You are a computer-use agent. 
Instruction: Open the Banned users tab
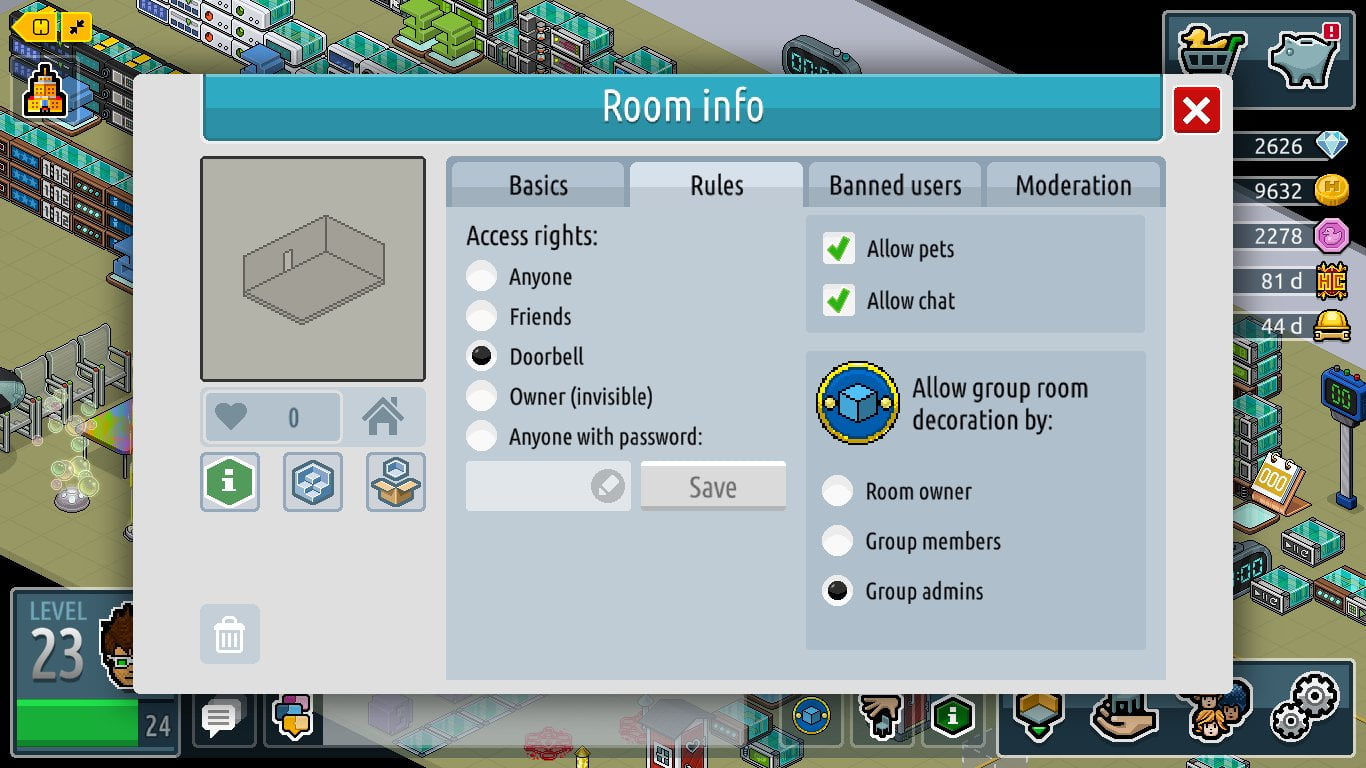pos(895,185)
